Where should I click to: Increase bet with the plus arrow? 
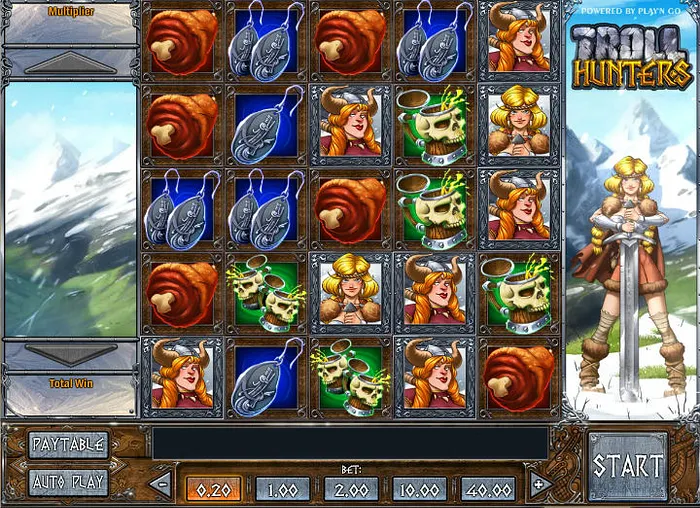tap(540, 486)
